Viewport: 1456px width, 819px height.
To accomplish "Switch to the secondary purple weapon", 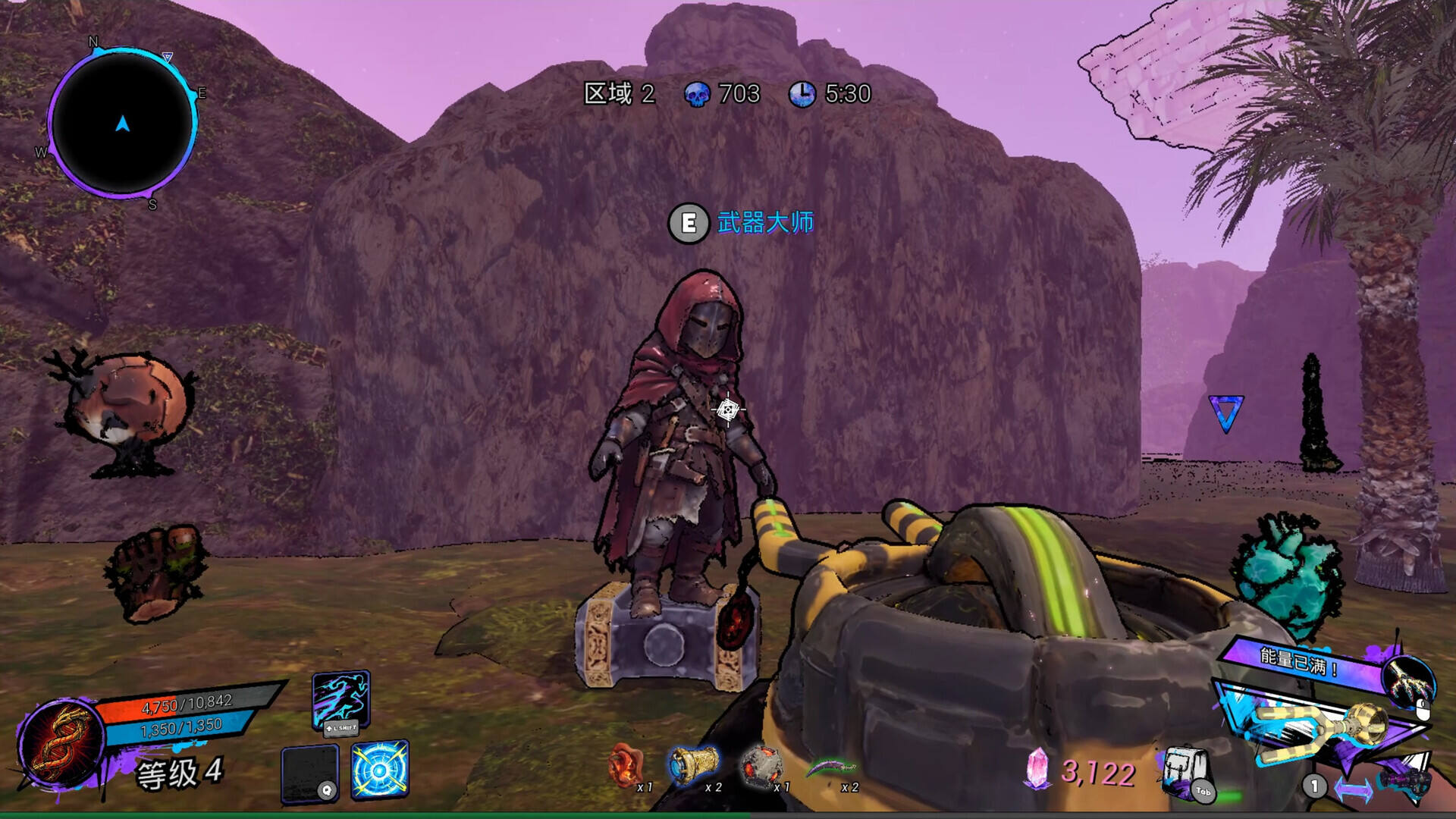I will (x=1404, y=780).
